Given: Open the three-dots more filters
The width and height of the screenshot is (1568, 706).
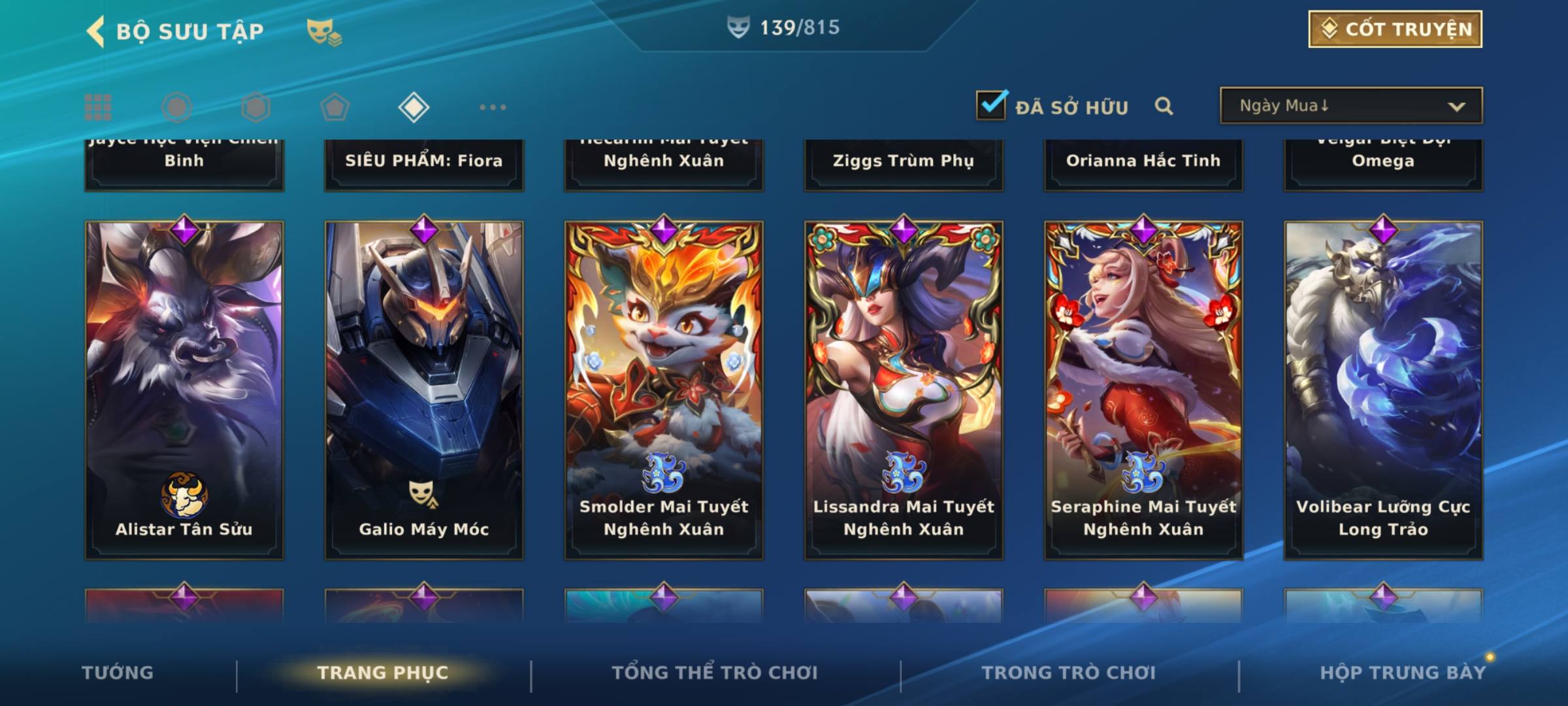Looking at the screenshot, I should [493, 107].
